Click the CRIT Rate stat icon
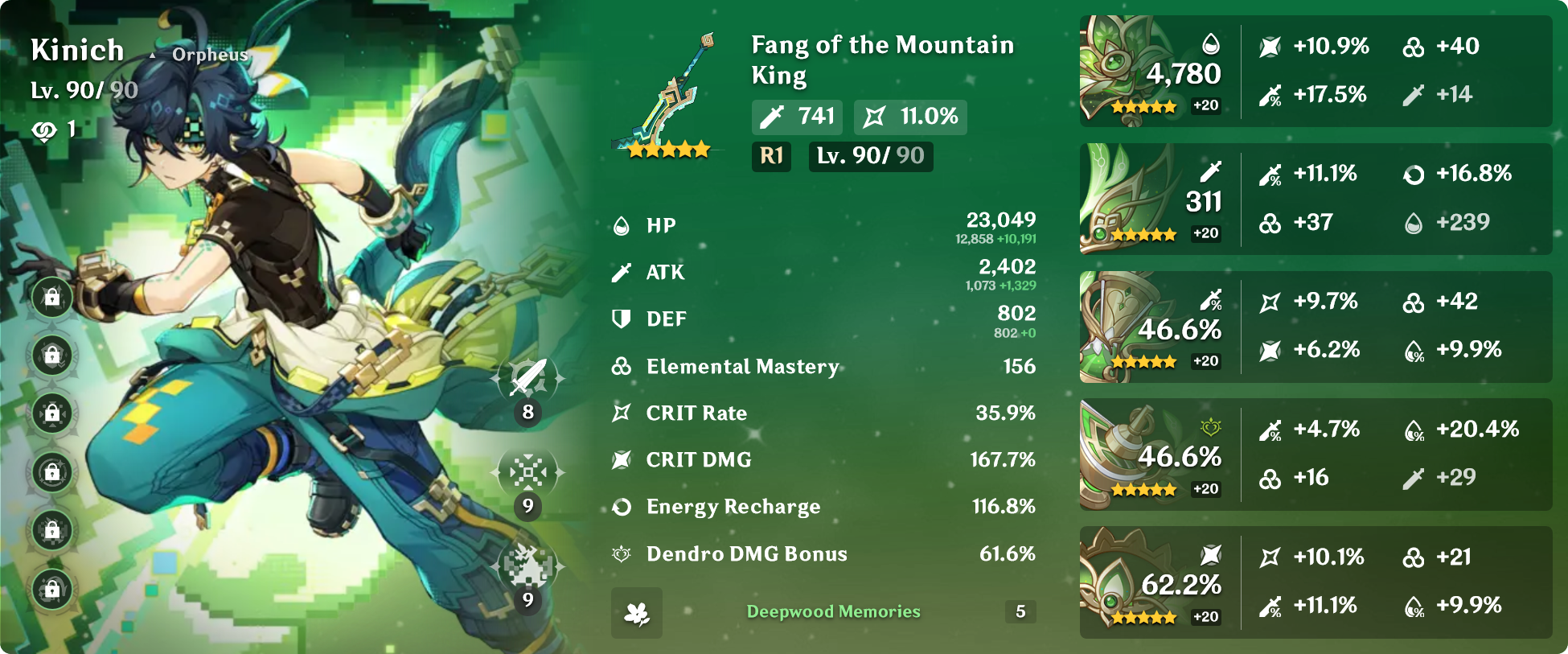Image resolution: width=1568 pixels, height=654 pixels. coord(619,413)
